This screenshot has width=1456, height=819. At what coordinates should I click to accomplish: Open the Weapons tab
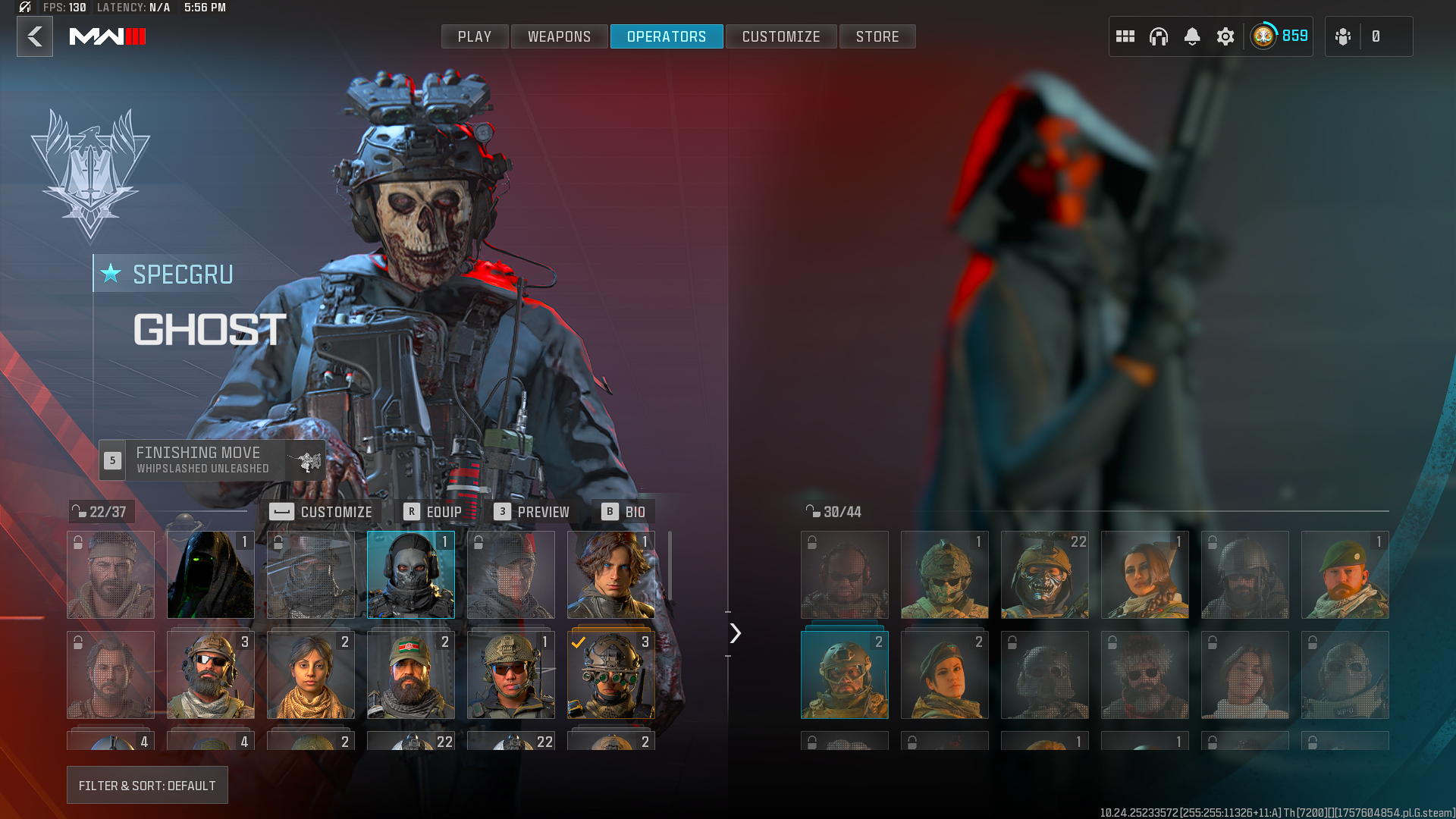click(559, 36)
